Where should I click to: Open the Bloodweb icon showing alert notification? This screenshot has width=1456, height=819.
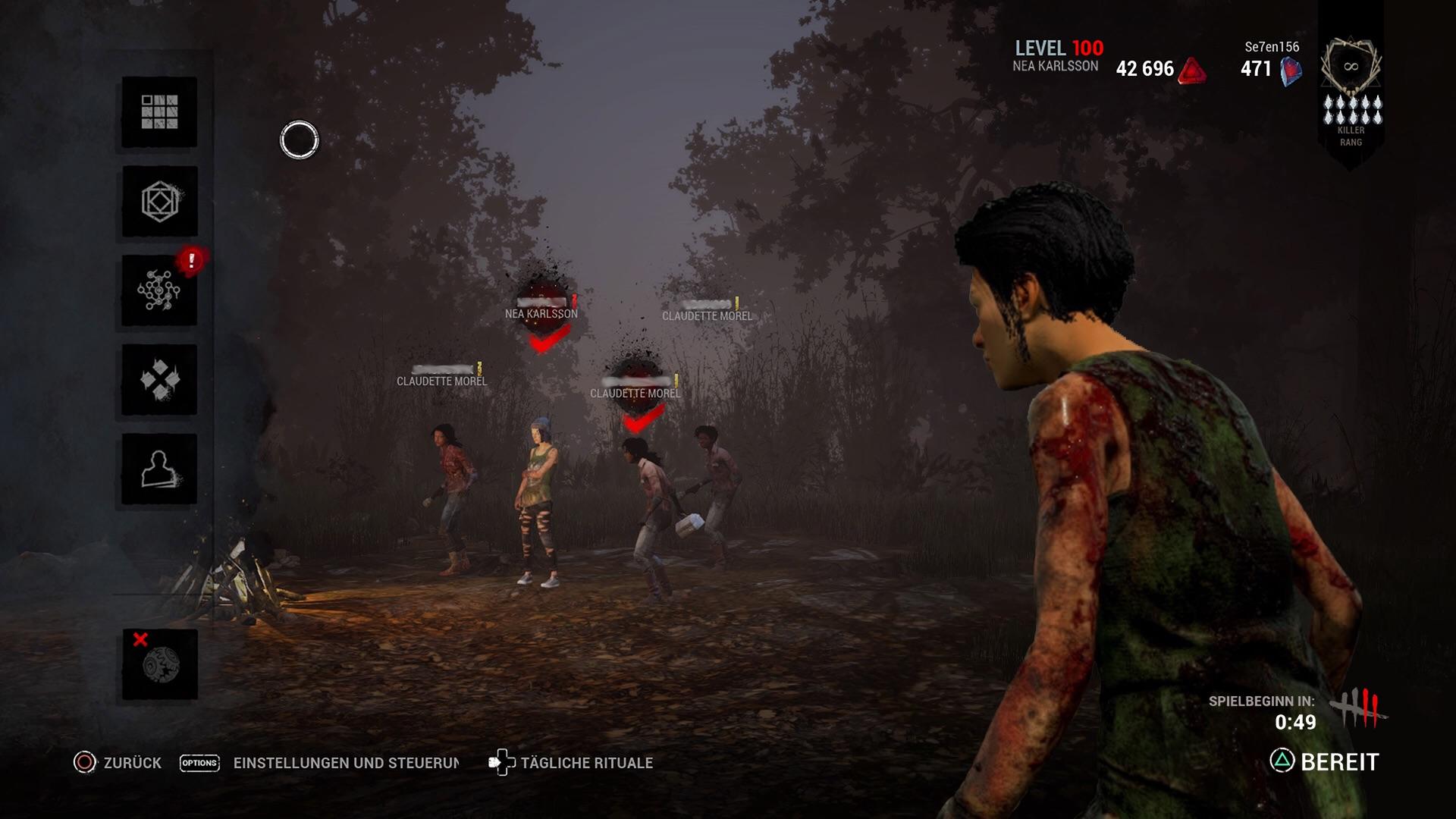(x=158, y=290)
